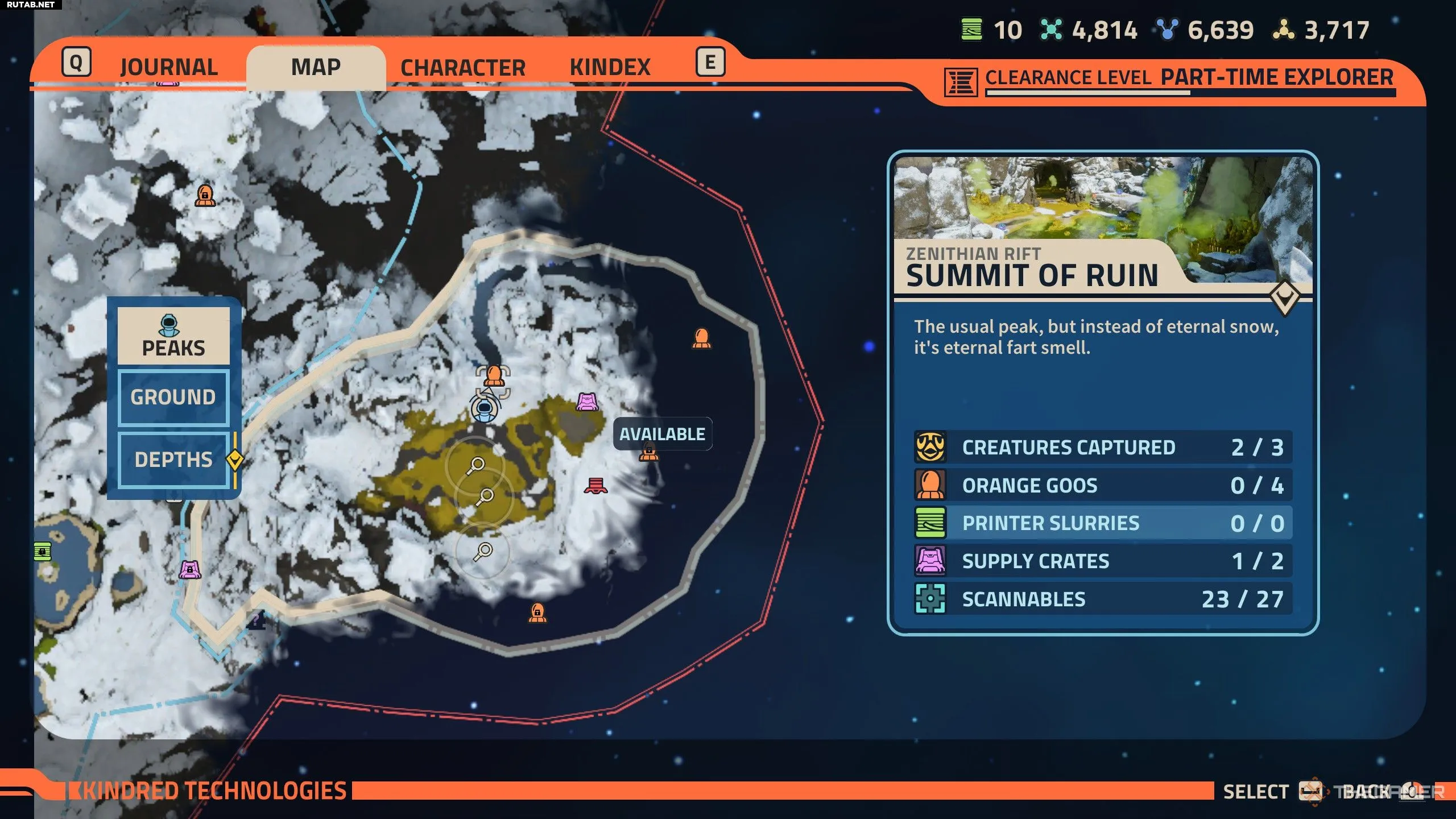Switch to the Depths map layer
1456x819 pixels.
pyautogui.click(x=173, y=460)
